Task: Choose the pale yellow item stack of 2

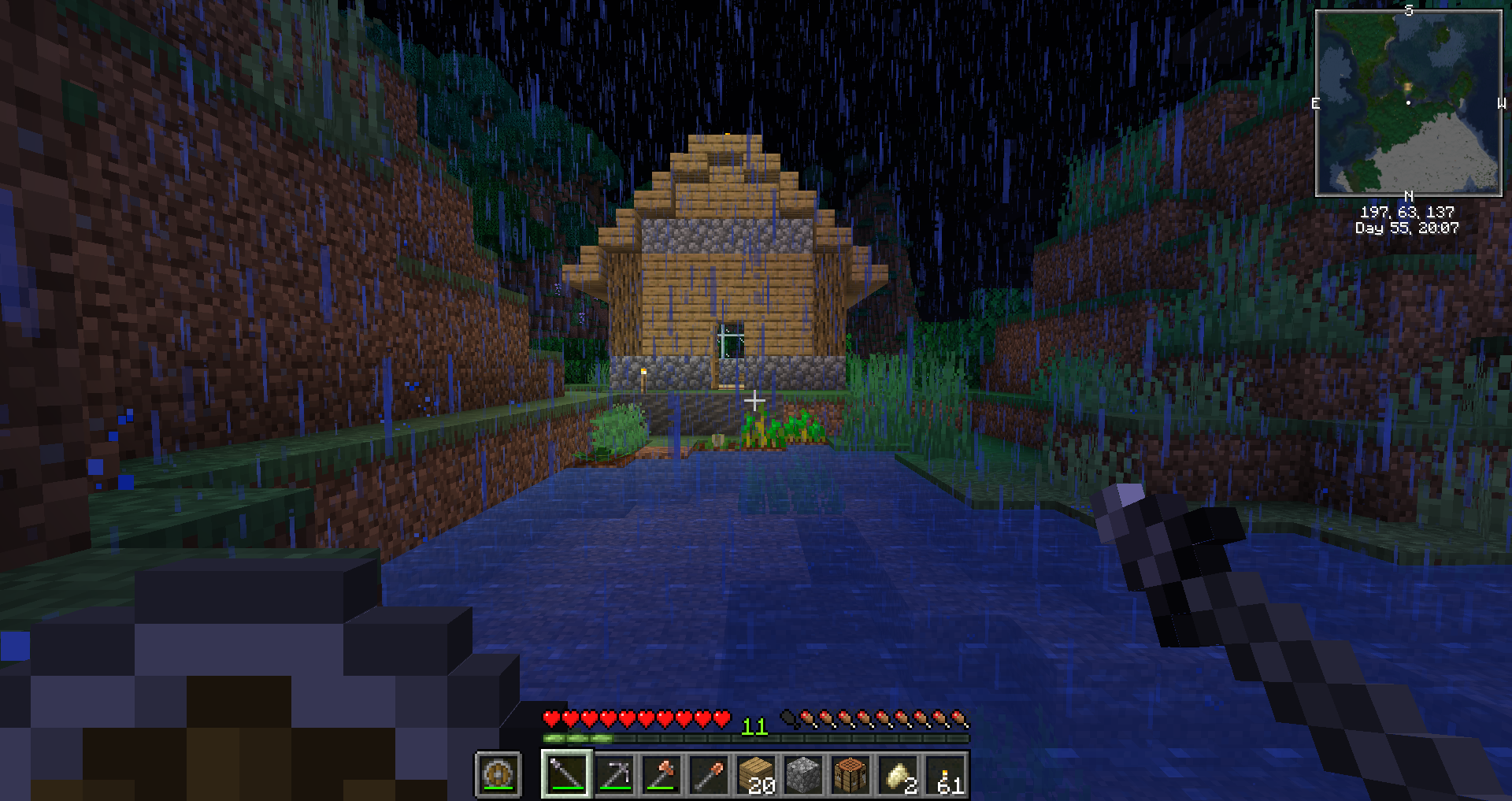Action: (x=898, y=774)
